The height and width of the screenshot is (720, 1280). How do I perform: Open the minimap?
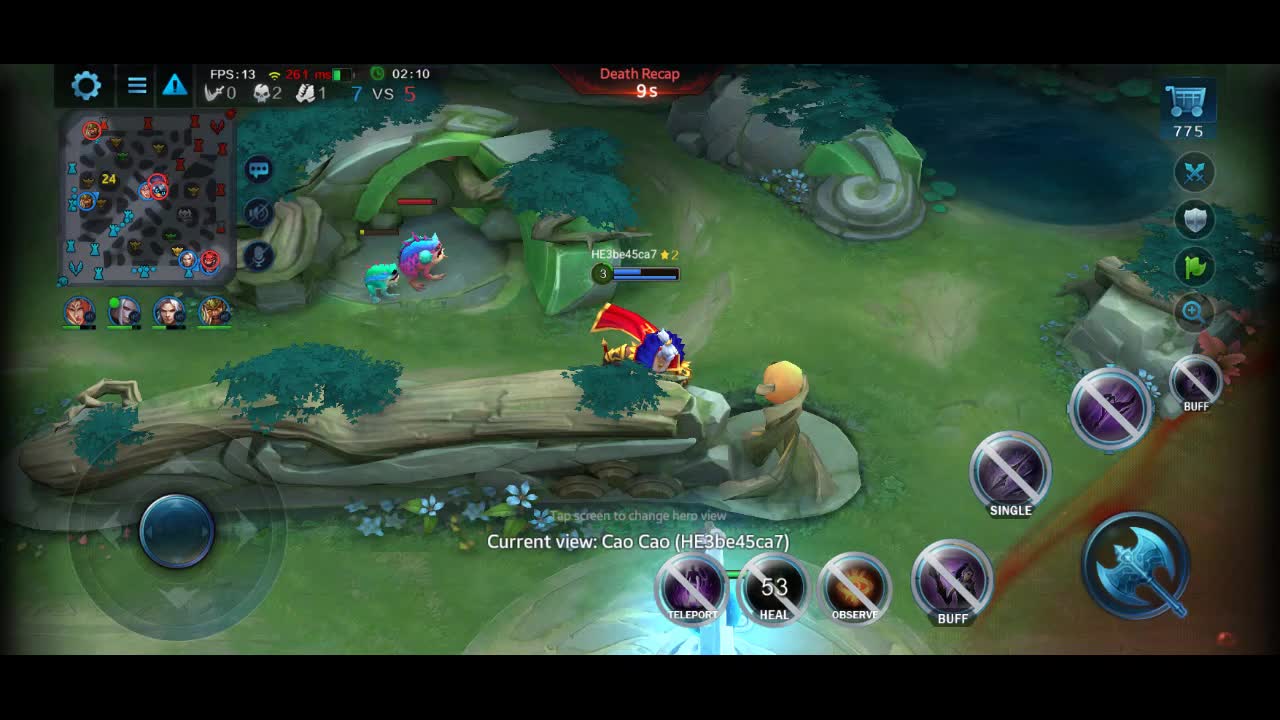click(x=148, y=197)
